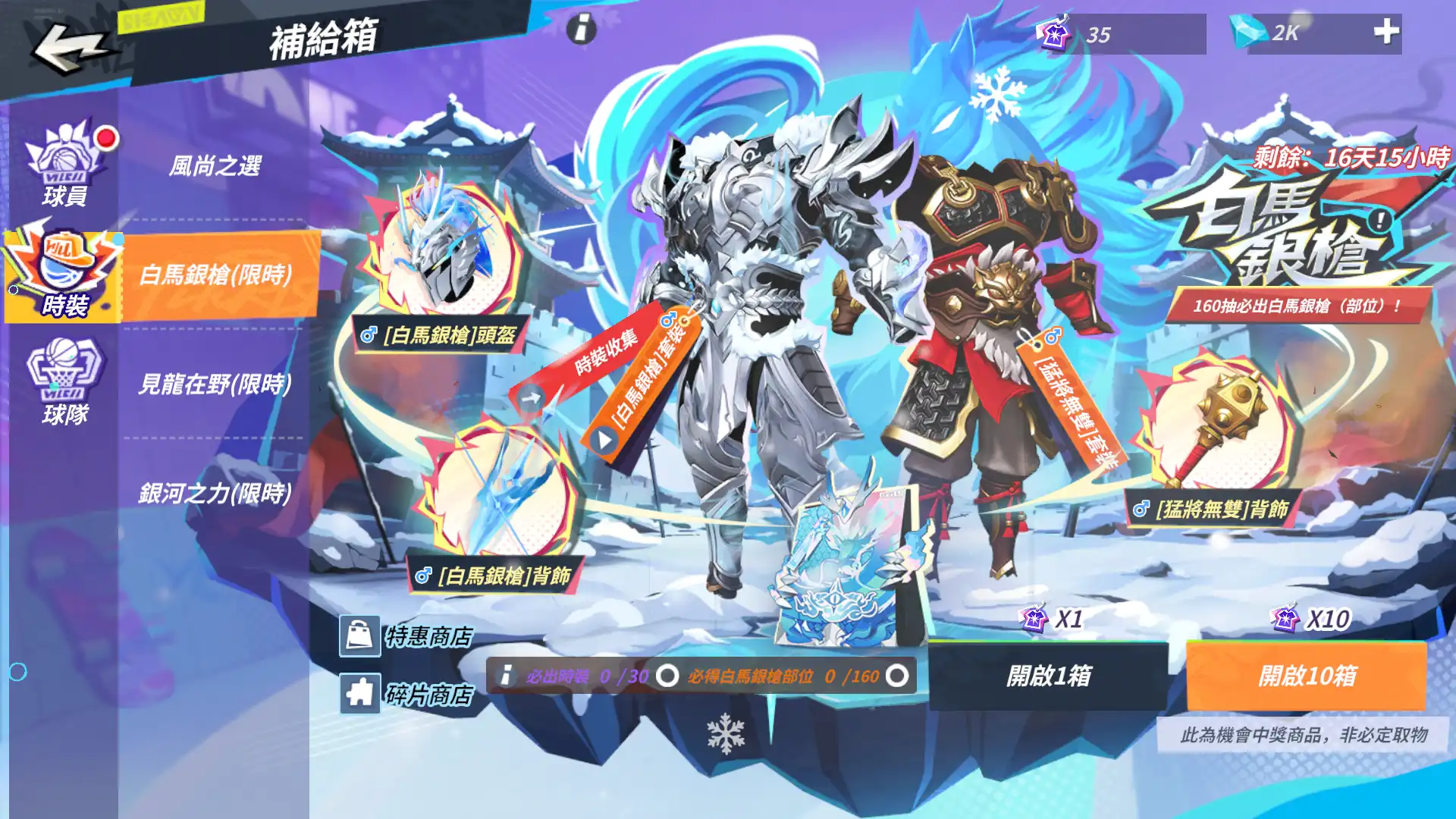Click 開啟10箱 to open ten boxes
The image size is (1456, 819).
(x=1306, y=676)
